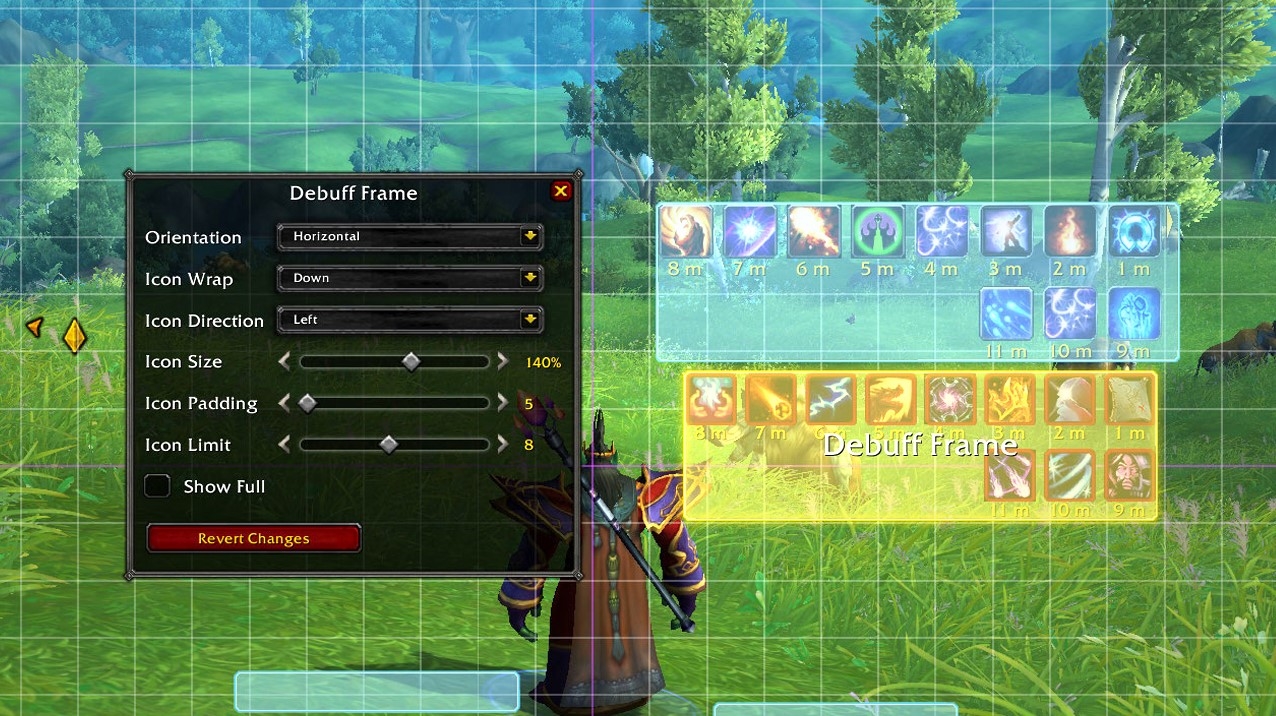The width and height of the screenshot is (1276, 716).
Task: Decrease Icon Limit with left arrow
Action: point(285,445)
